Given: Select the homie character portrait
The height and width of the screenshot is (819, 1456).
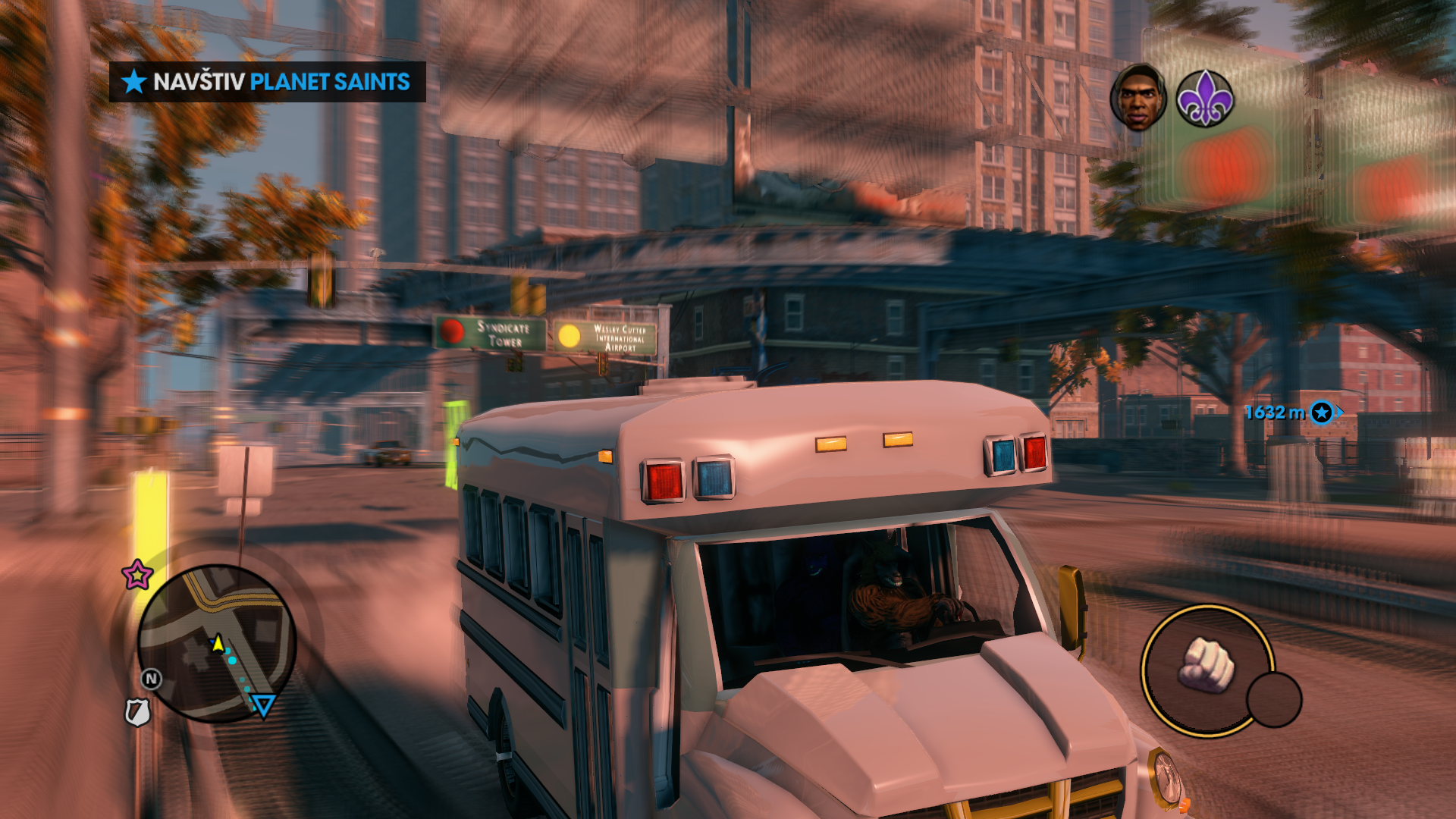Looking at the screenshot, I should pos(1137,97).
